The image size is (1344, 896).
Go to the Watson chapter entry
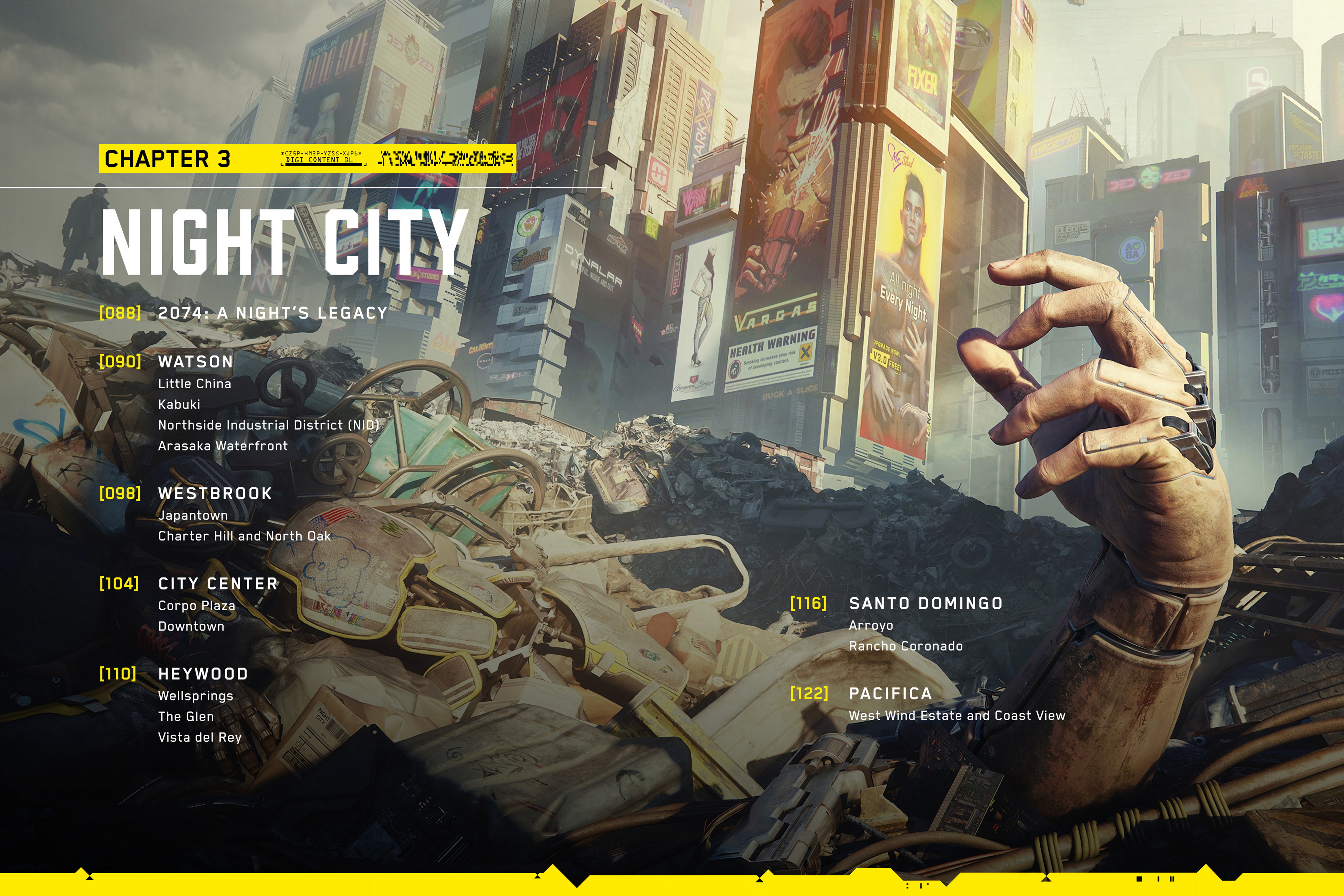point(196,362)
